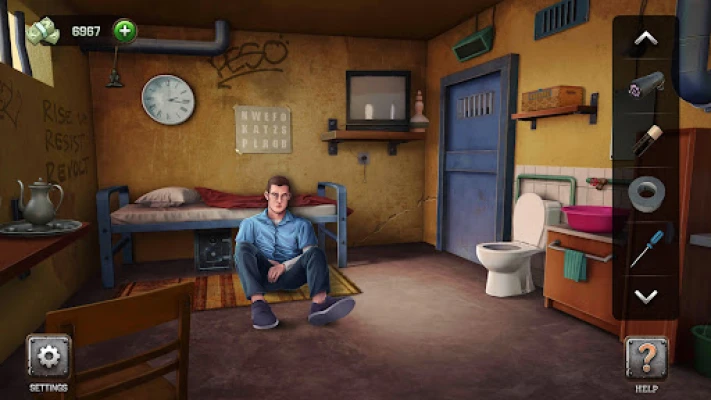Select the flashlight in the inventory

pos(646,85)
